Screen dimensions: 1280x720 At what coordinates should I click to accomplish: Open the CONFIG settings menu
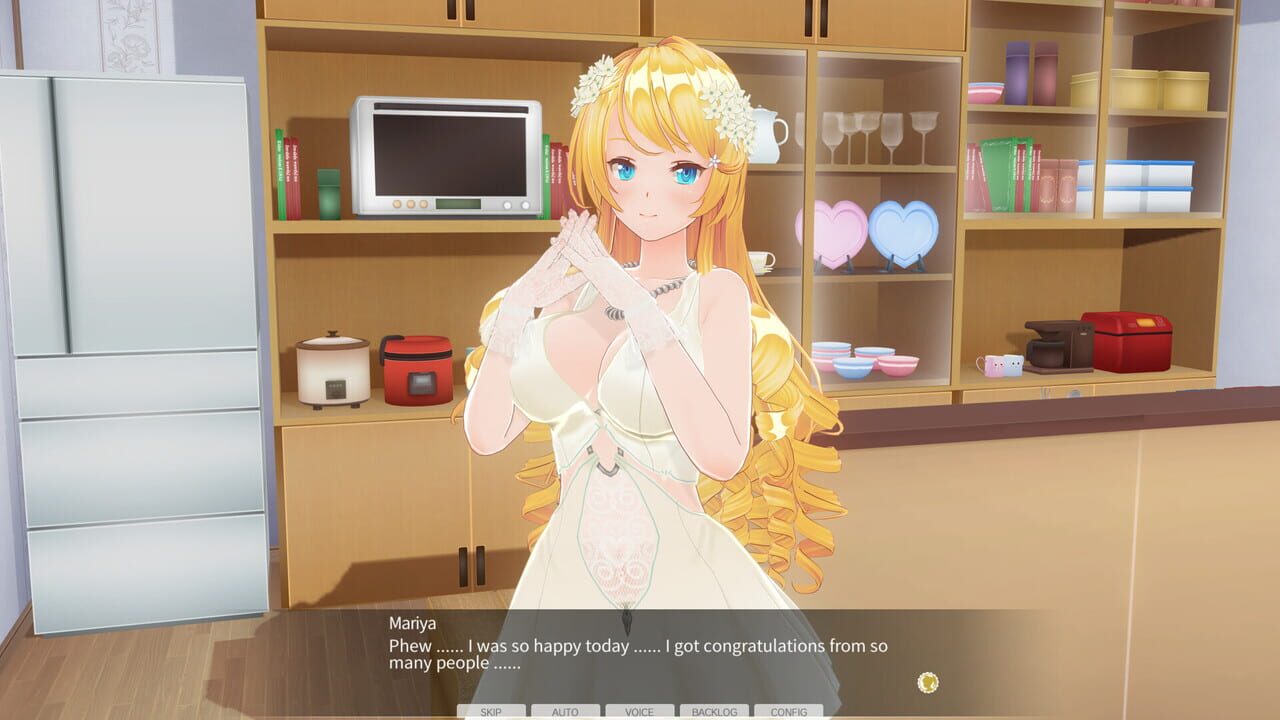point(787,712)
